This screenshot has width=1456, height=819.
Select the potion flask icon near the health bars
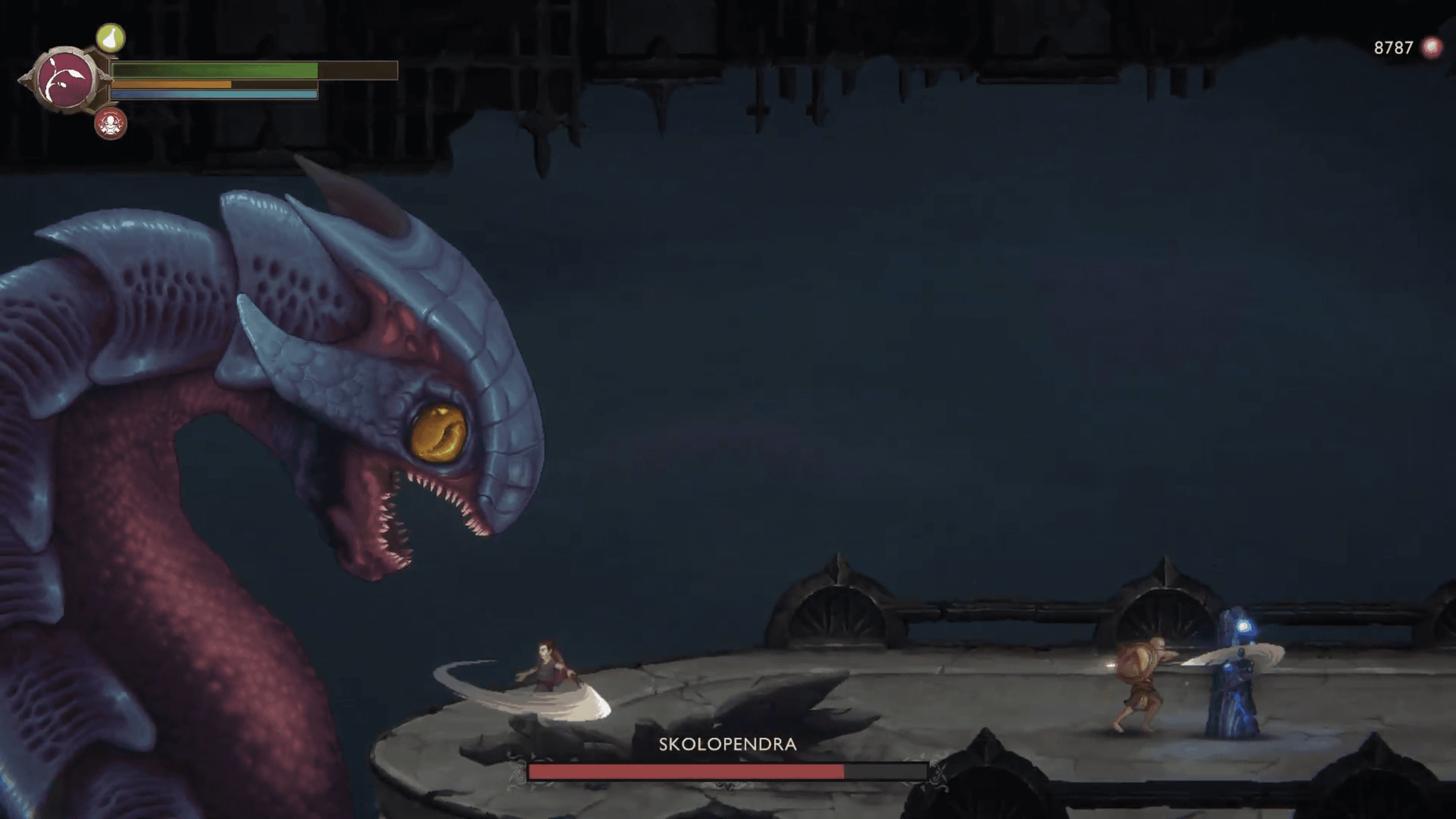click(x=111, y=36)
